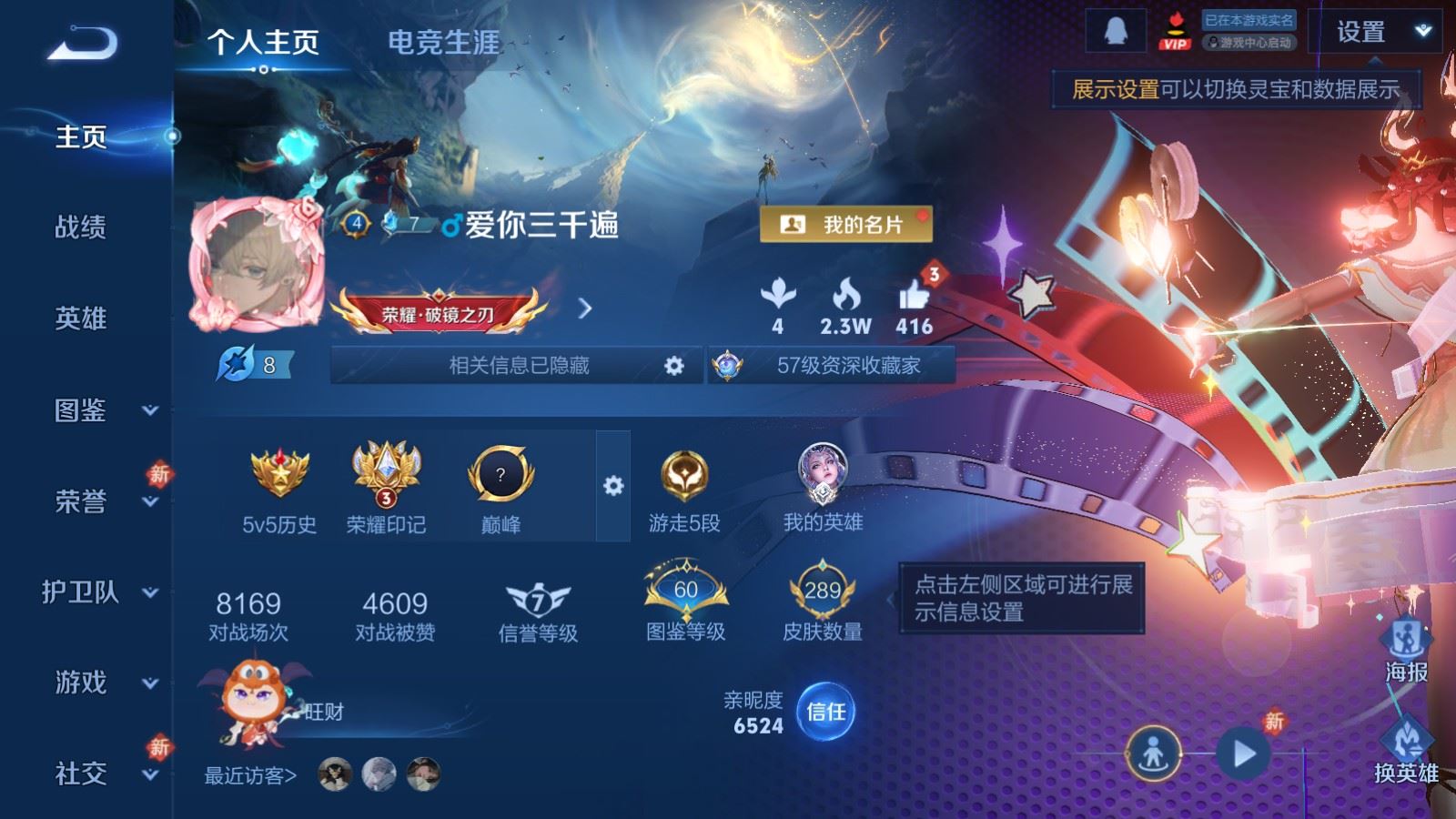This screenshot has height=819, width=1456.
Task: Switch to the 电竞生涯 tab
Action: tap(442, 43)
